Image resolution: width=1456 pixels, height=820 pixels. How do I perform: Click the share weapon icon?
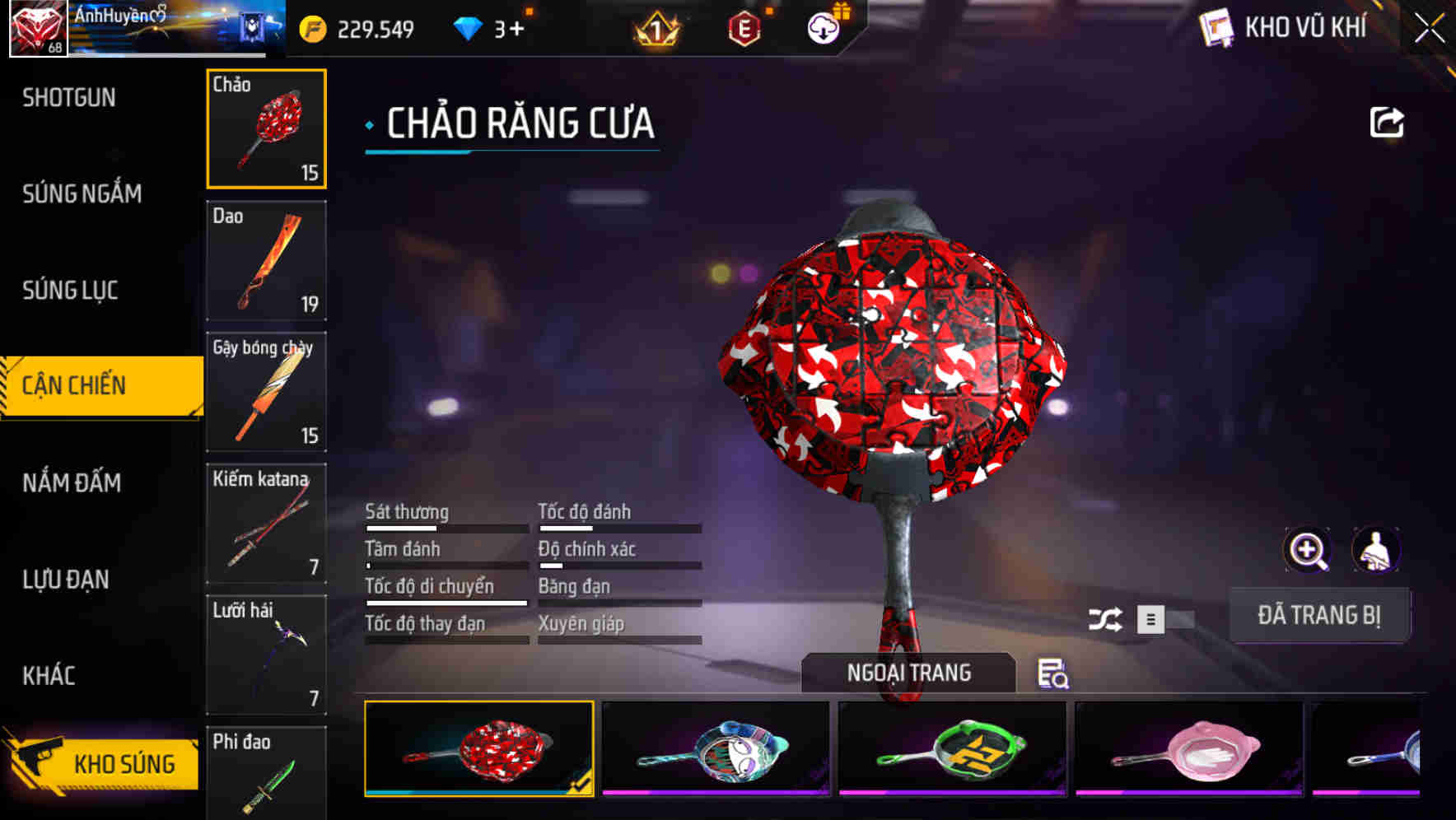pos(1388,121)
